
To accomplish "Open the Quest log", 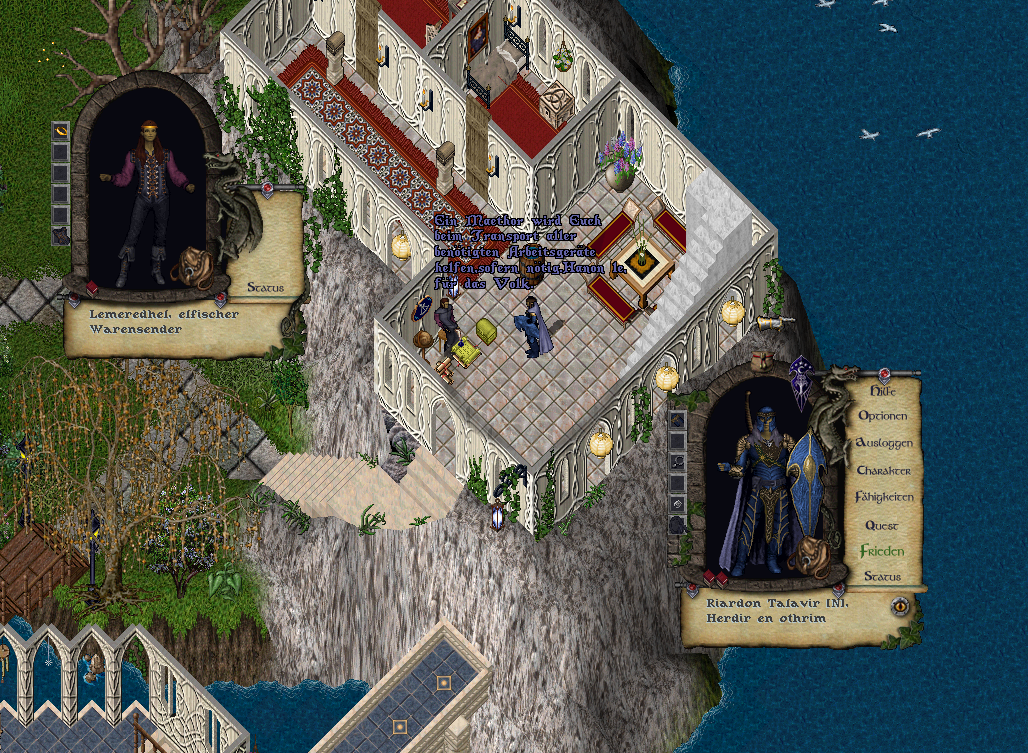I will coord(881,525).
